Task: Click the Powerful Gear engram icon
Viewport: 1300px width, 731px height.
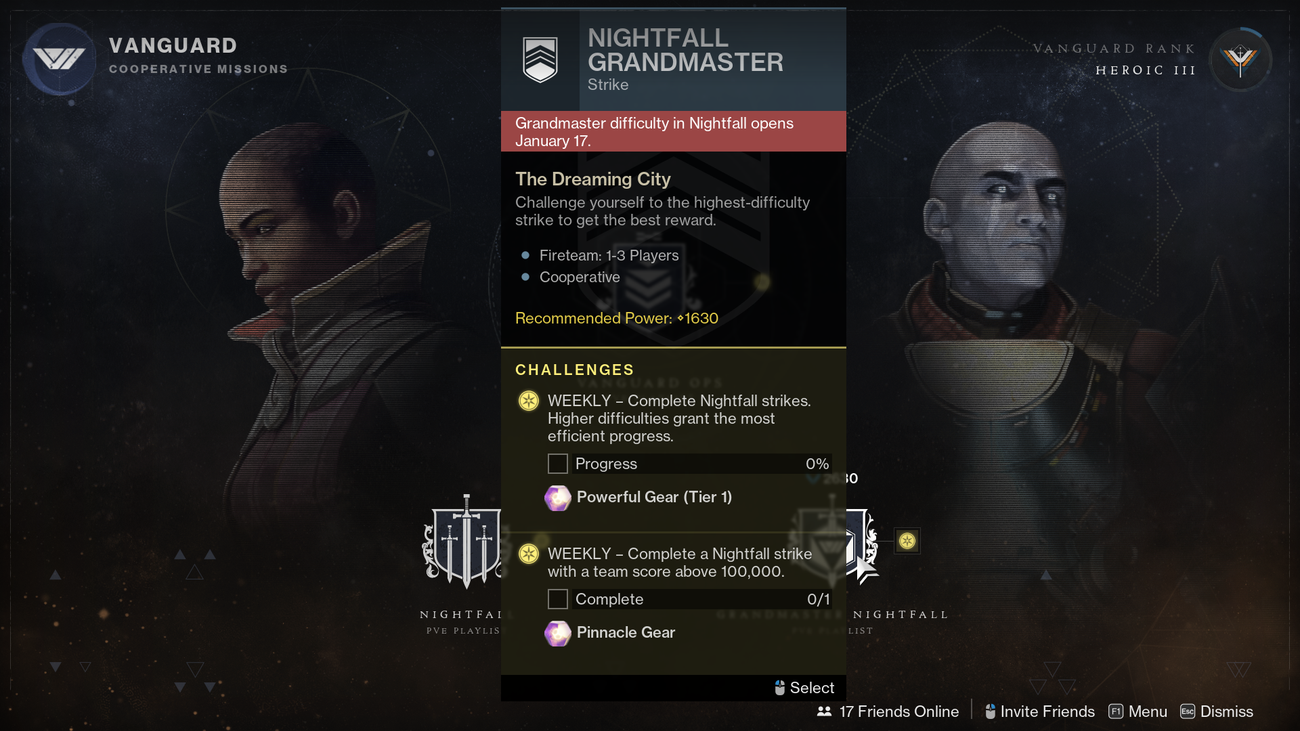Action: click(557, 497)
